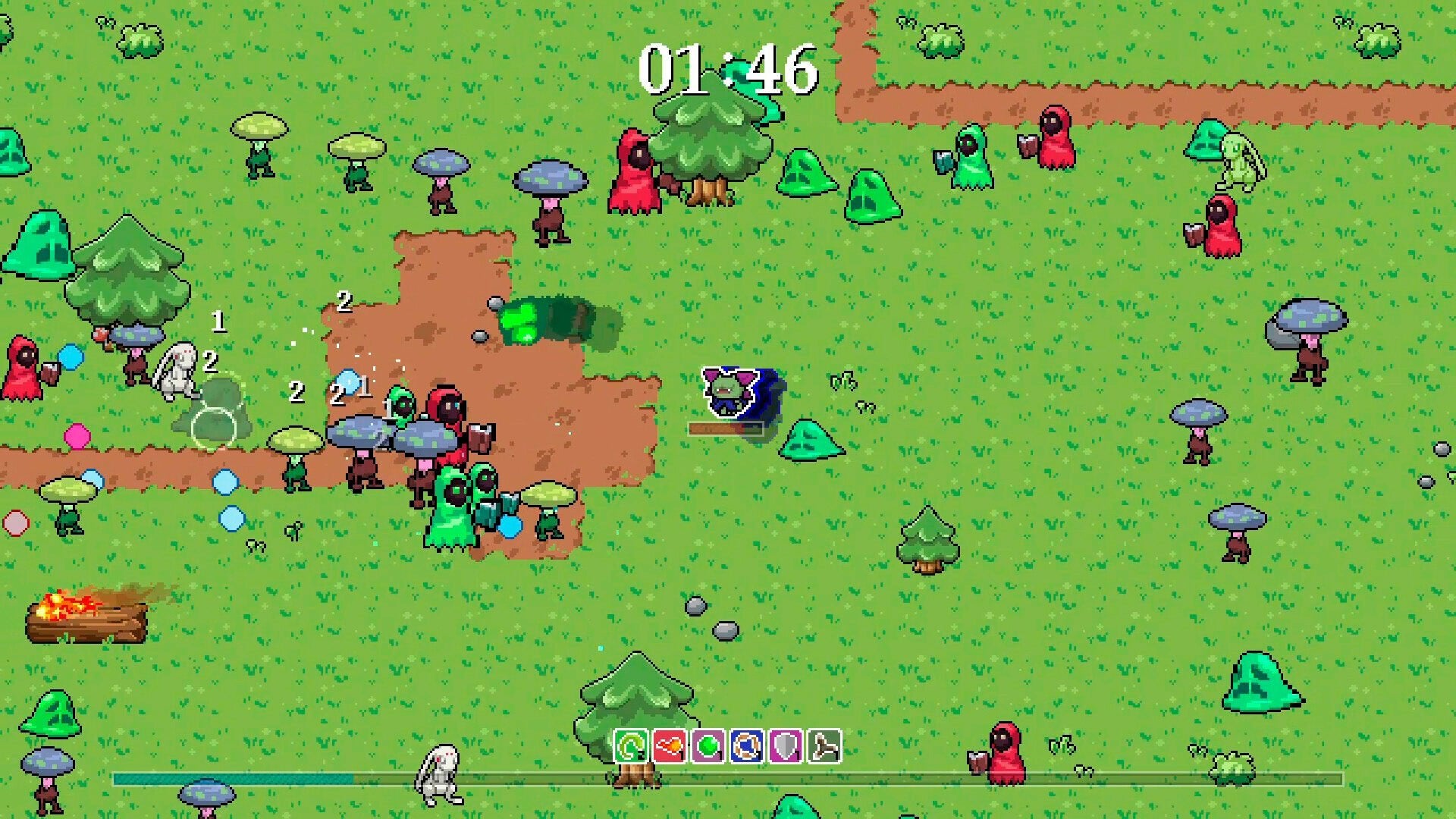Click the green orb ability icon
1456x819 pixels.
pyautogui.click(x=708, y=747)
